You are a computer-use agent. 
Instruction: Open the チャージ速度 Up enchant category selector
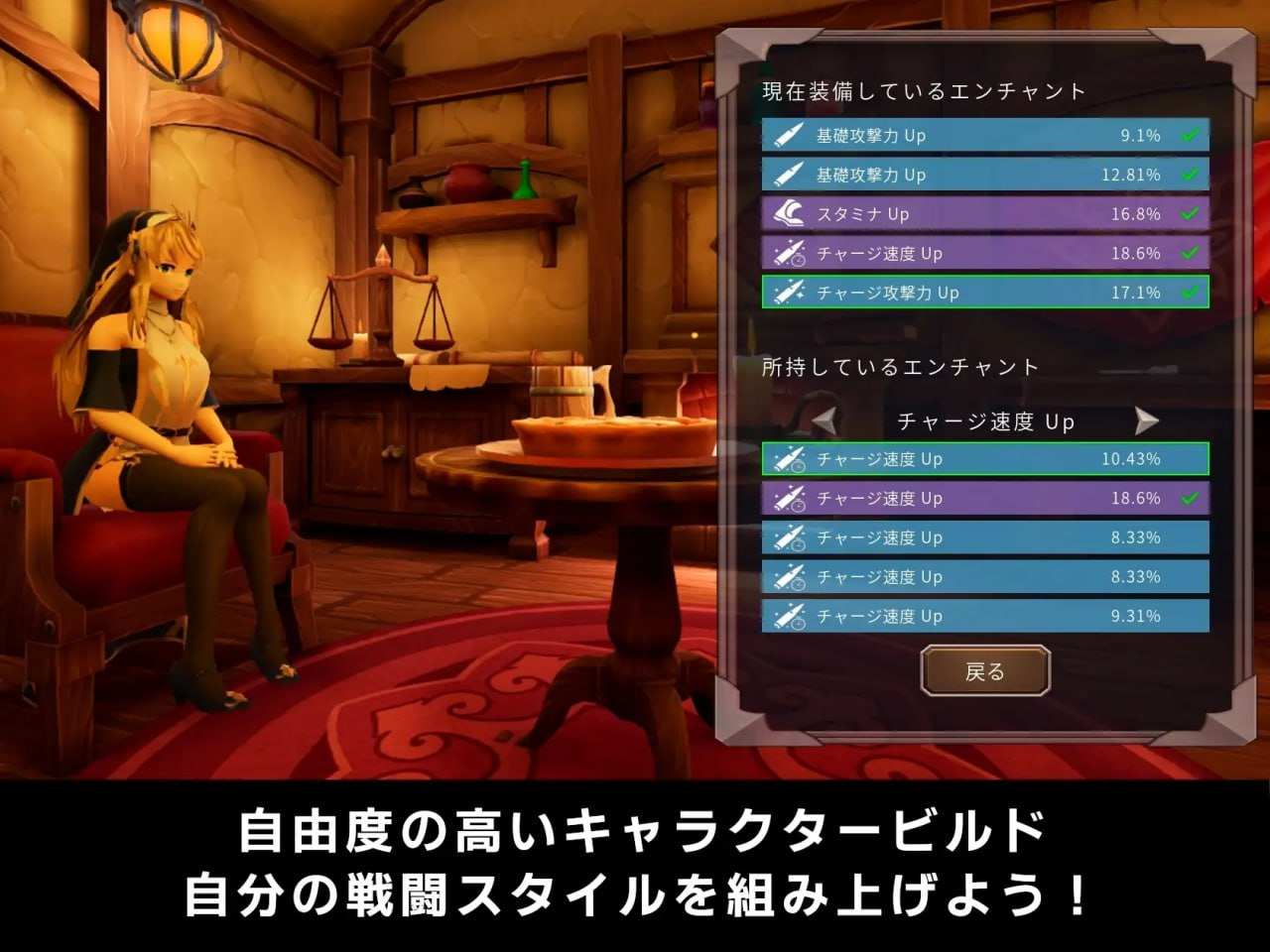tap(985, 420)
